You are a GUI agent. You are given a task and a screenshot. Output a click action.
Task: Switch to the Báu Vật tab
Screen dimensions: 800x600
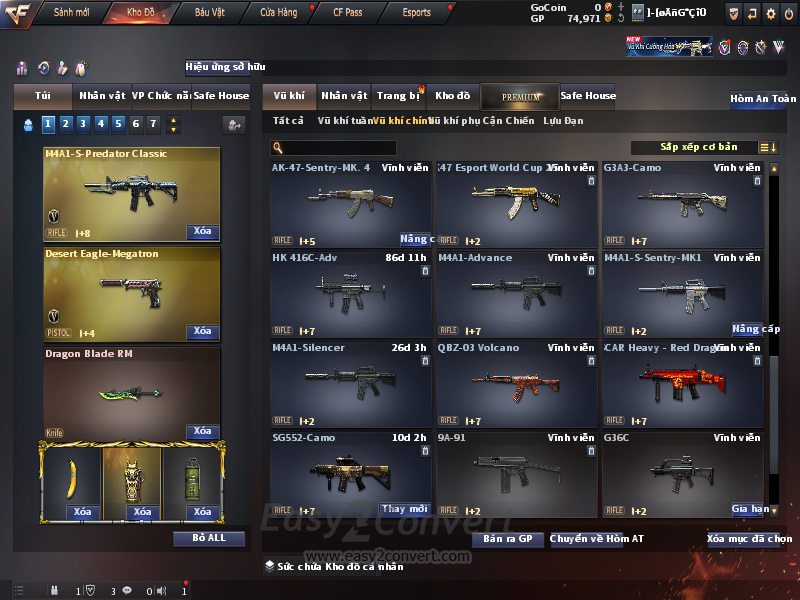click(x=209, y=13)
